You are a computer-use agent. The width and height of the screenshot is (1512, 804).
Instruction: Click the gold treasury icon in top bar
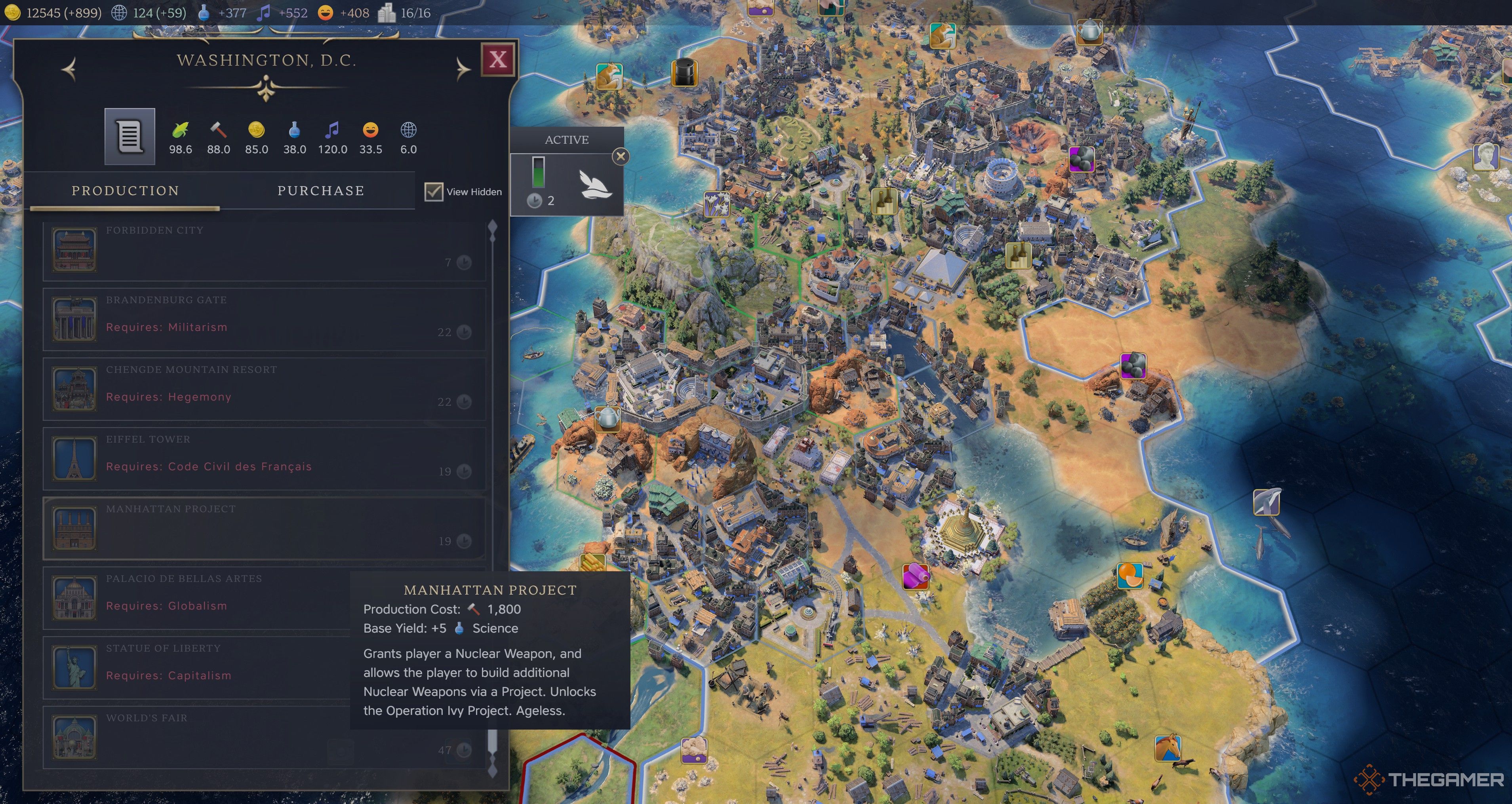12,12
